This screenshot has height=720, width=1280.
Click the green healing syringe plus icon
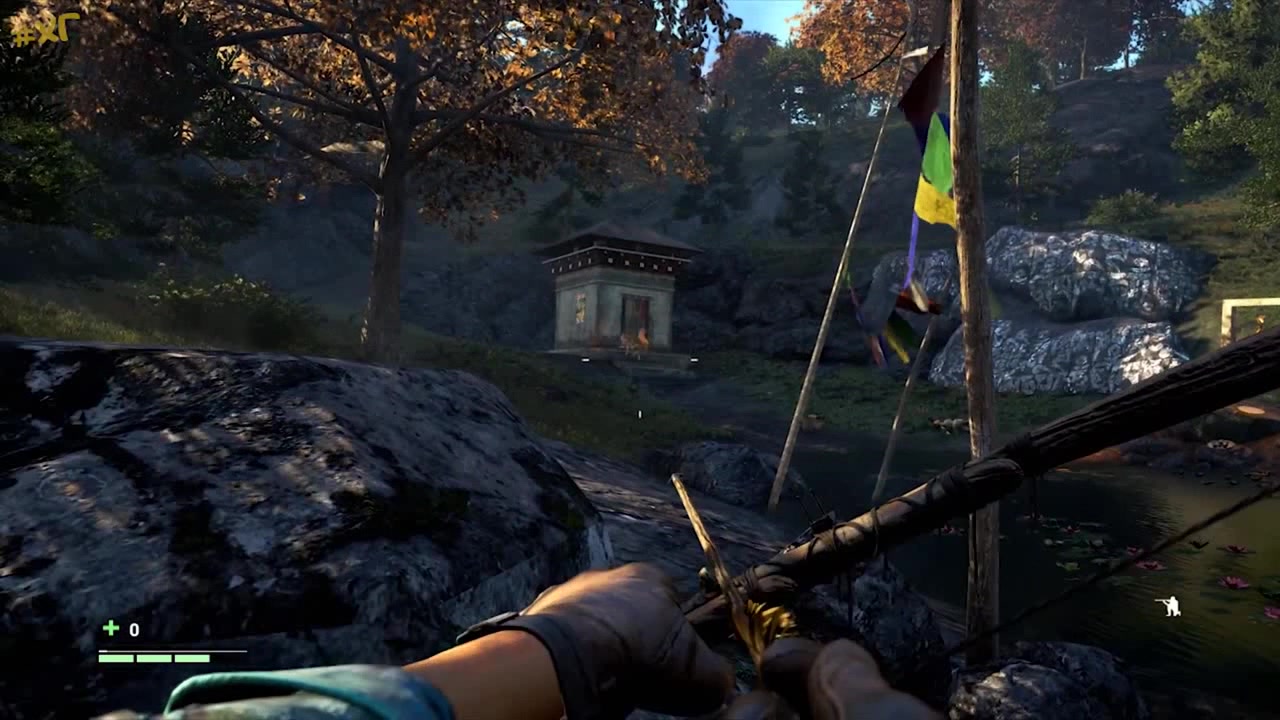coord(111,628)
